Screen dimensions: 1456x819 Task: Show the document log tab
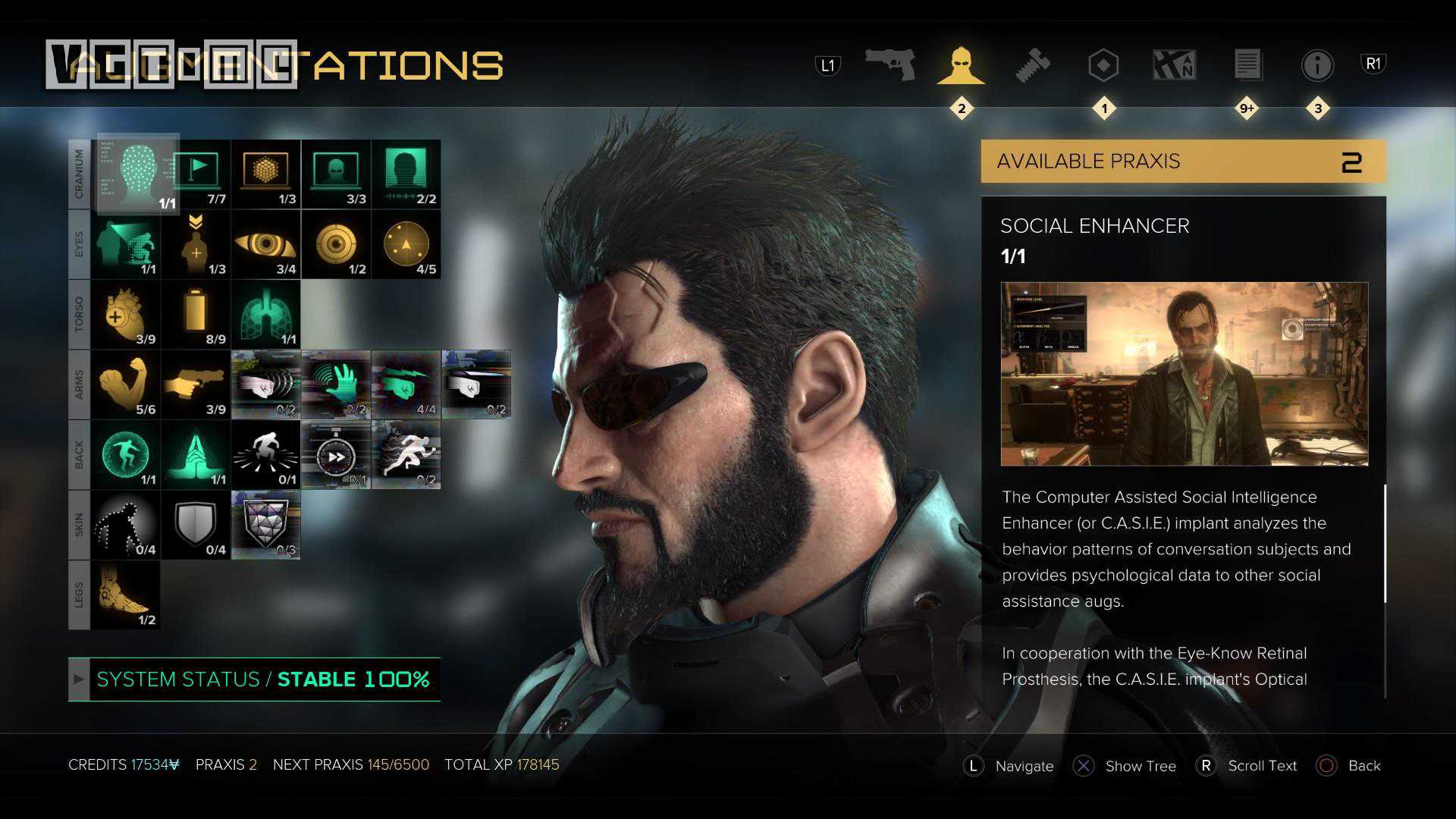(1247, 65)
